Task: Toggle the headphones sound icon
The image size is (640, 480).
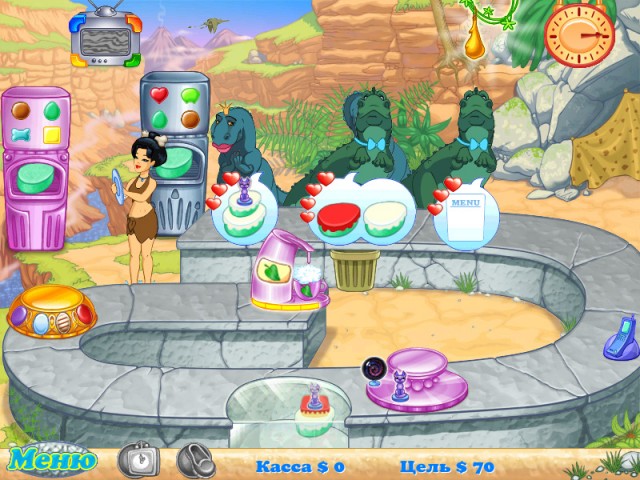Action: click(x=196, y=460)
